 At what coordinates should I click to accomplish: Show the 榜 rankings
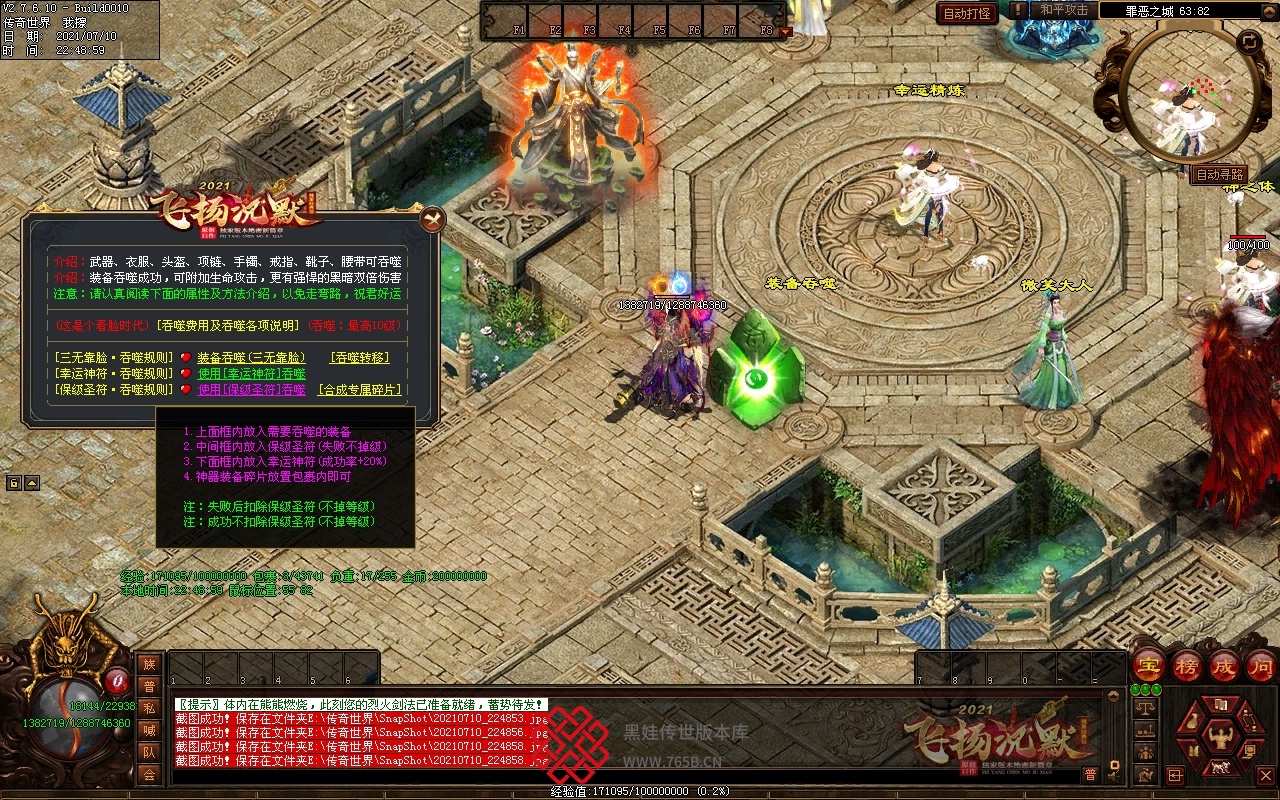(1186, 665)
